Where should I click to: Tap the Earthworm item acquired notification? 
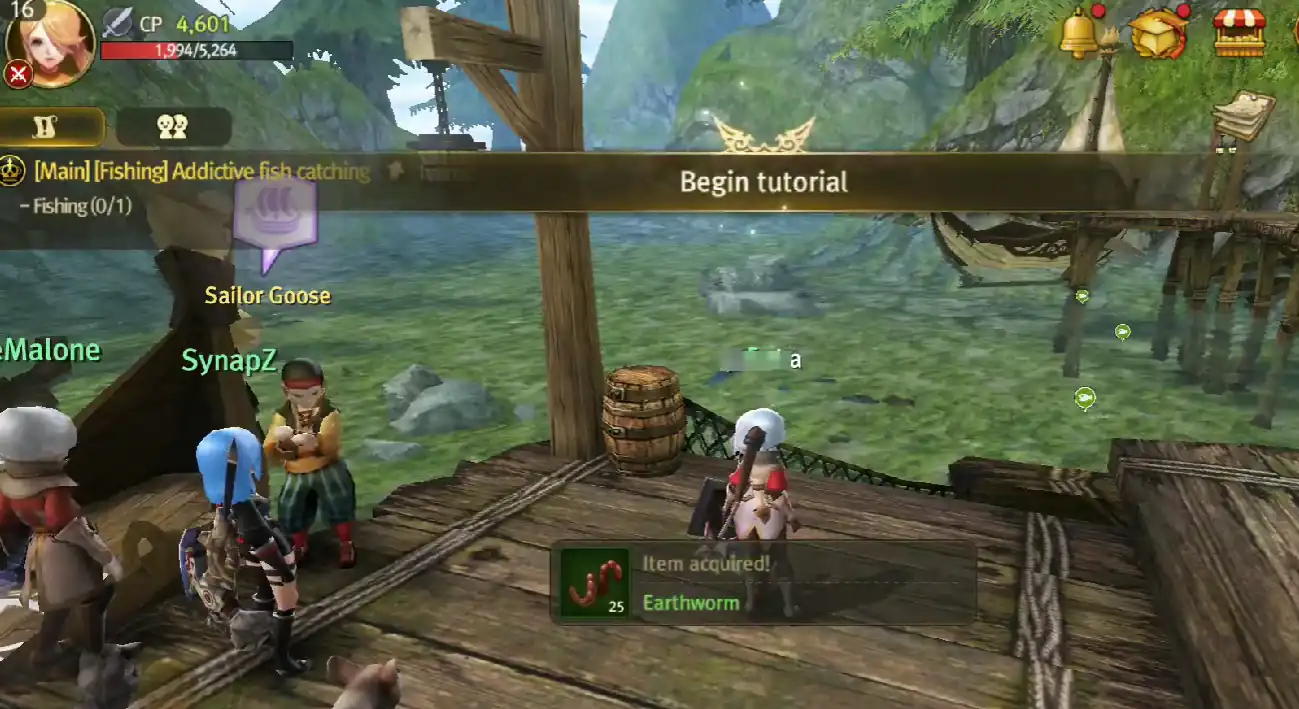pyautogui.click(x=762, y=583)
